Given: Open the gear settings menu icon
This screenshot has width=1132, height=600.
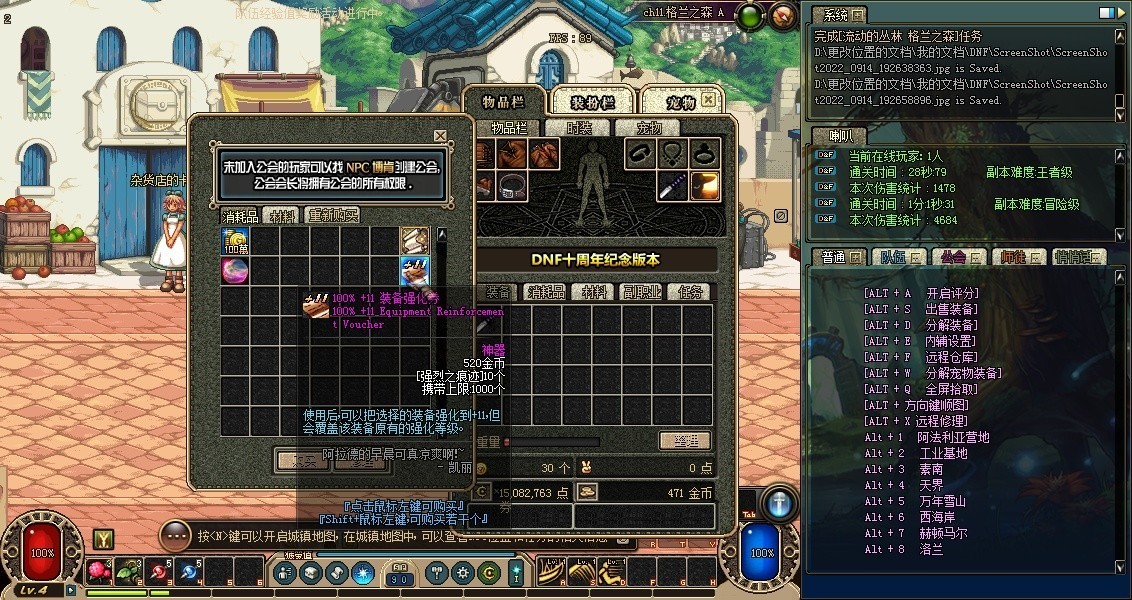Looking at the screenshot, I should pyautogui.click(x=463, y=573).
